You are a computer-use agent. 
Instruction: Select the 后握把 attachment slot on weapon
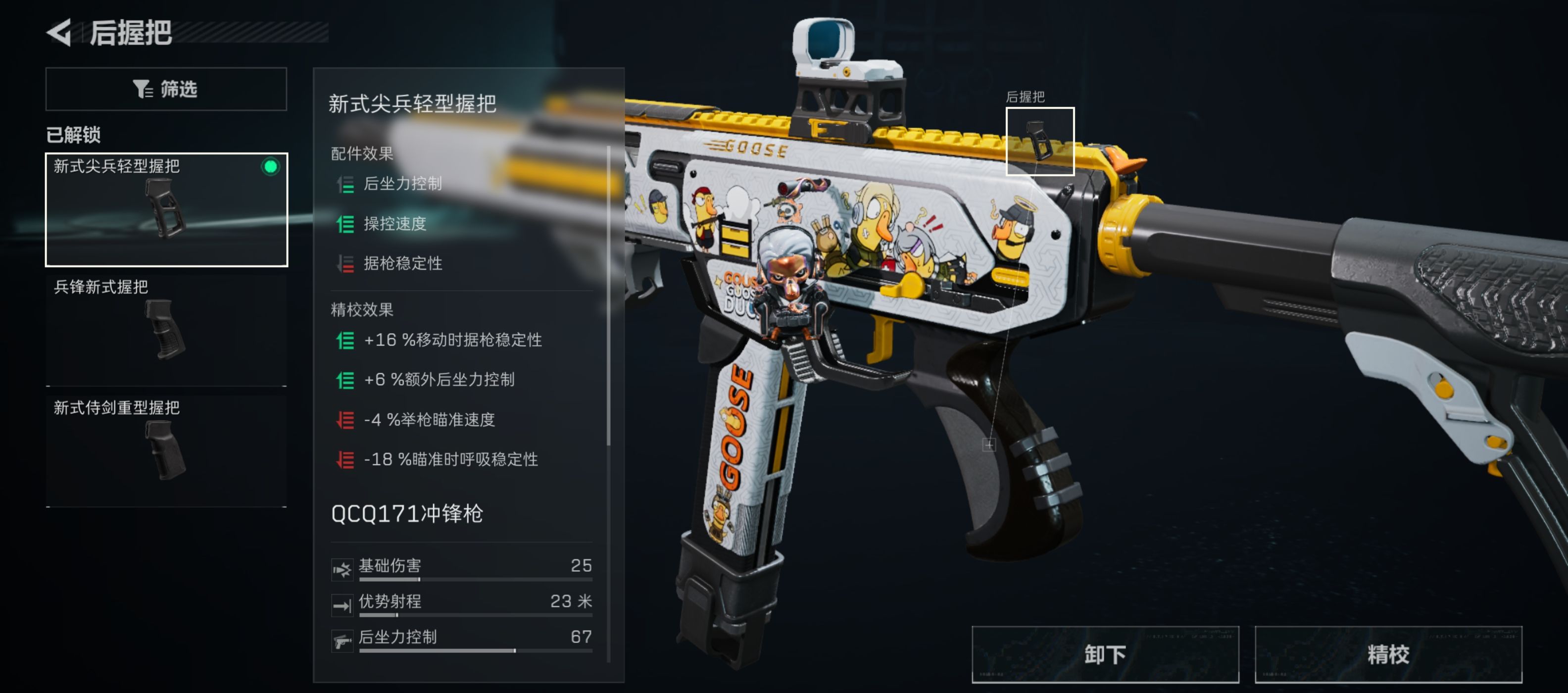(1040, 141)
